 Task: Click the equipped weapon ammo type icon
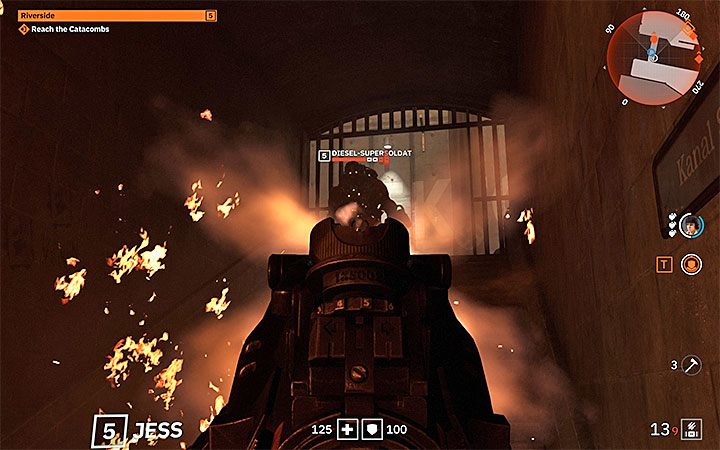(x=689, y=431)
